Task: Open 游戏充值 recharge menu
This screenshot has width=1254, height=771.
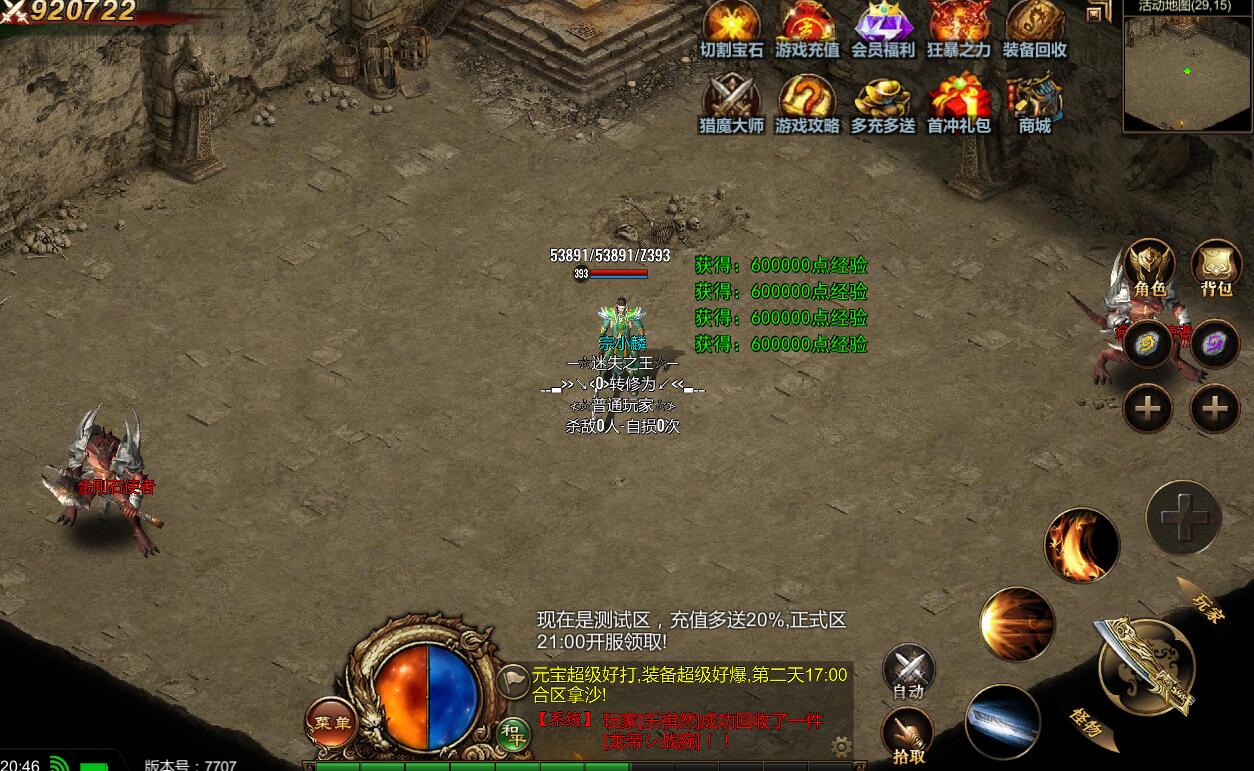Action: 807,27
